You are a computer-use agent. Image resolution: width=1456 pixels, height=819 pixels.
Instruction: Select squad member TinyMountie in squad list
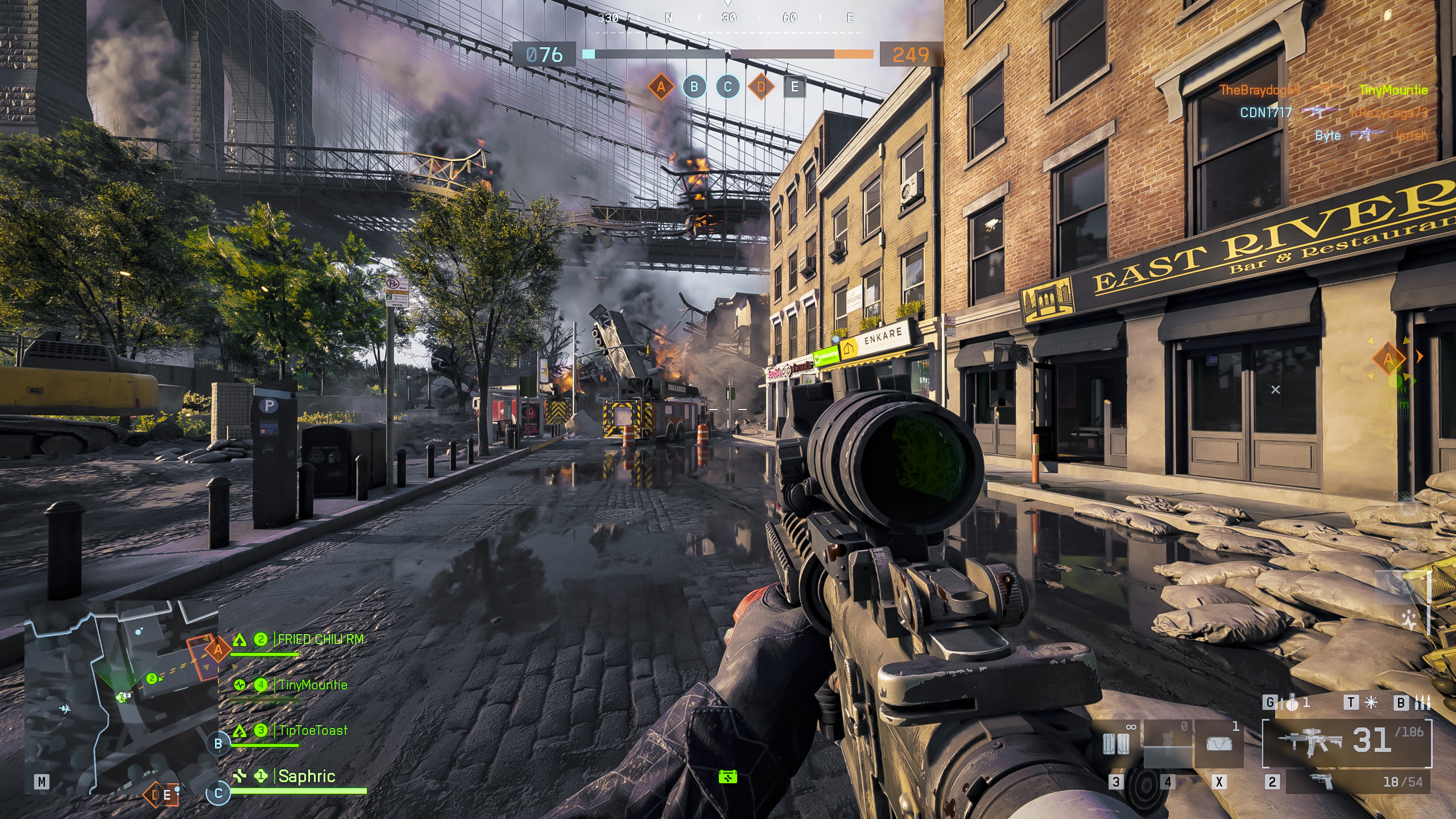click(312, 685)
